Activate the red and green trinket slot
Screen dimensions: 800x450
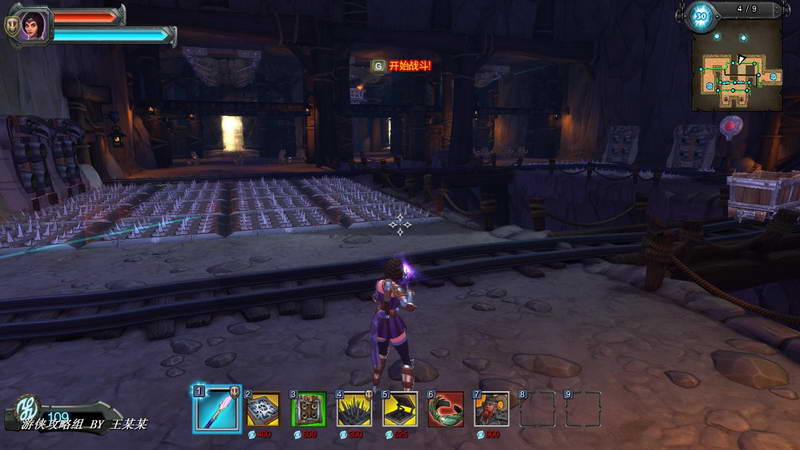click(445, 409)
